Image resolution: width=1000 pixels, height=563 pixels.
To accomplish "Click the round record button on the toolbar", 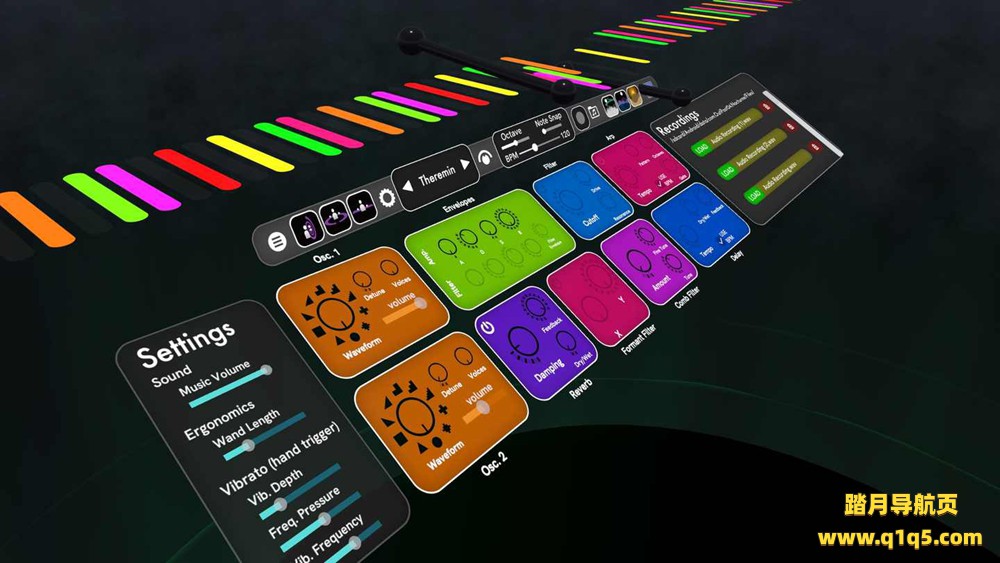I will 580,118.
